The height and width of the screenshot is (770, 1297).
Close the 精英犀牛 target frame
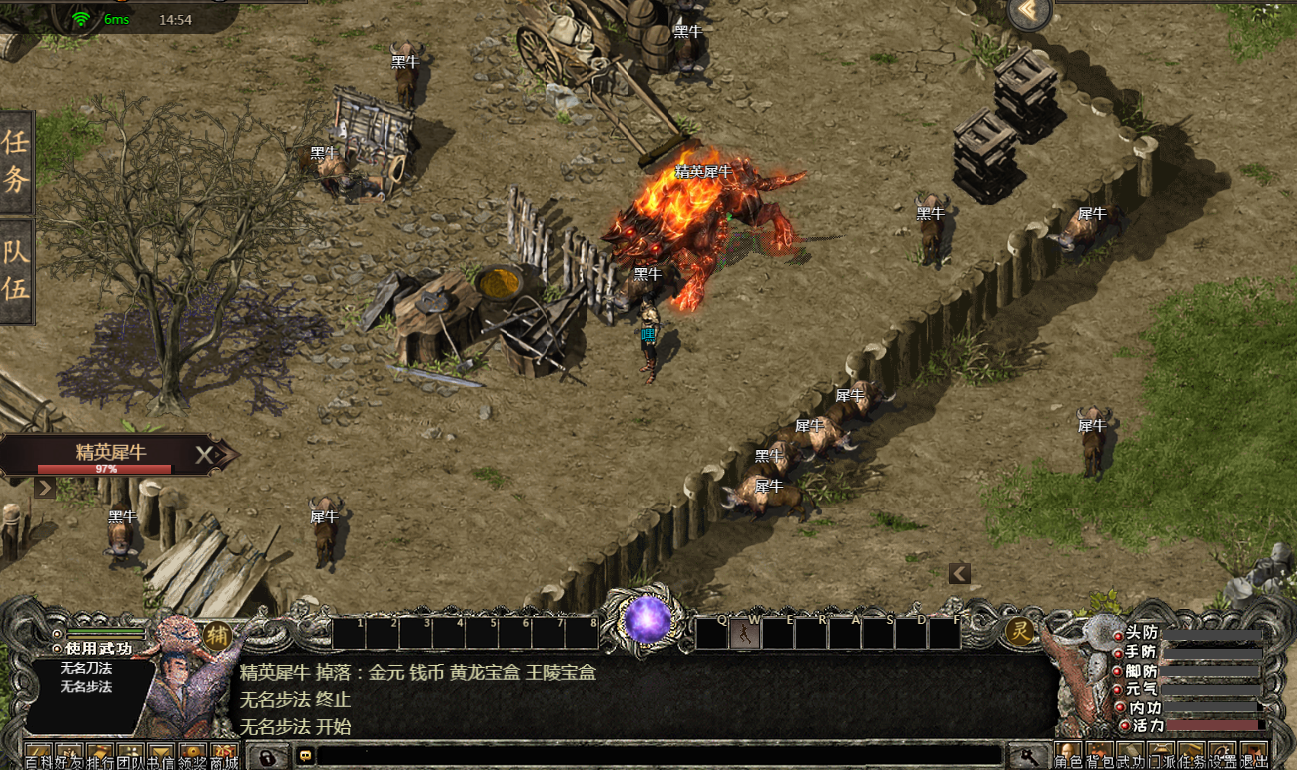[204, 456]
